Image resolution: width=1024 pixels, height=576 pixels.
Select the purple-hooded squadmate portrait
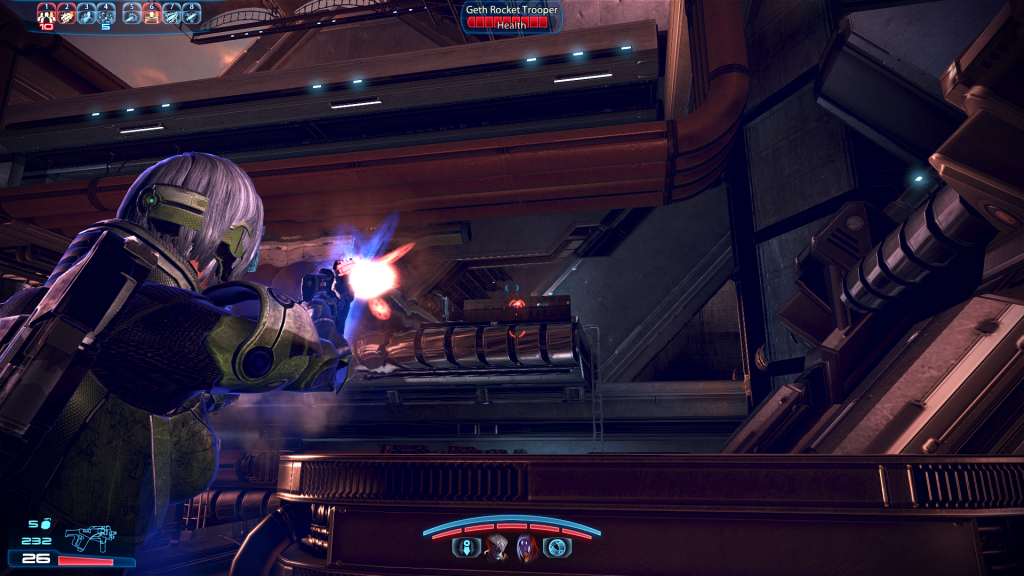pyautogui.click(x=526, y=548)
